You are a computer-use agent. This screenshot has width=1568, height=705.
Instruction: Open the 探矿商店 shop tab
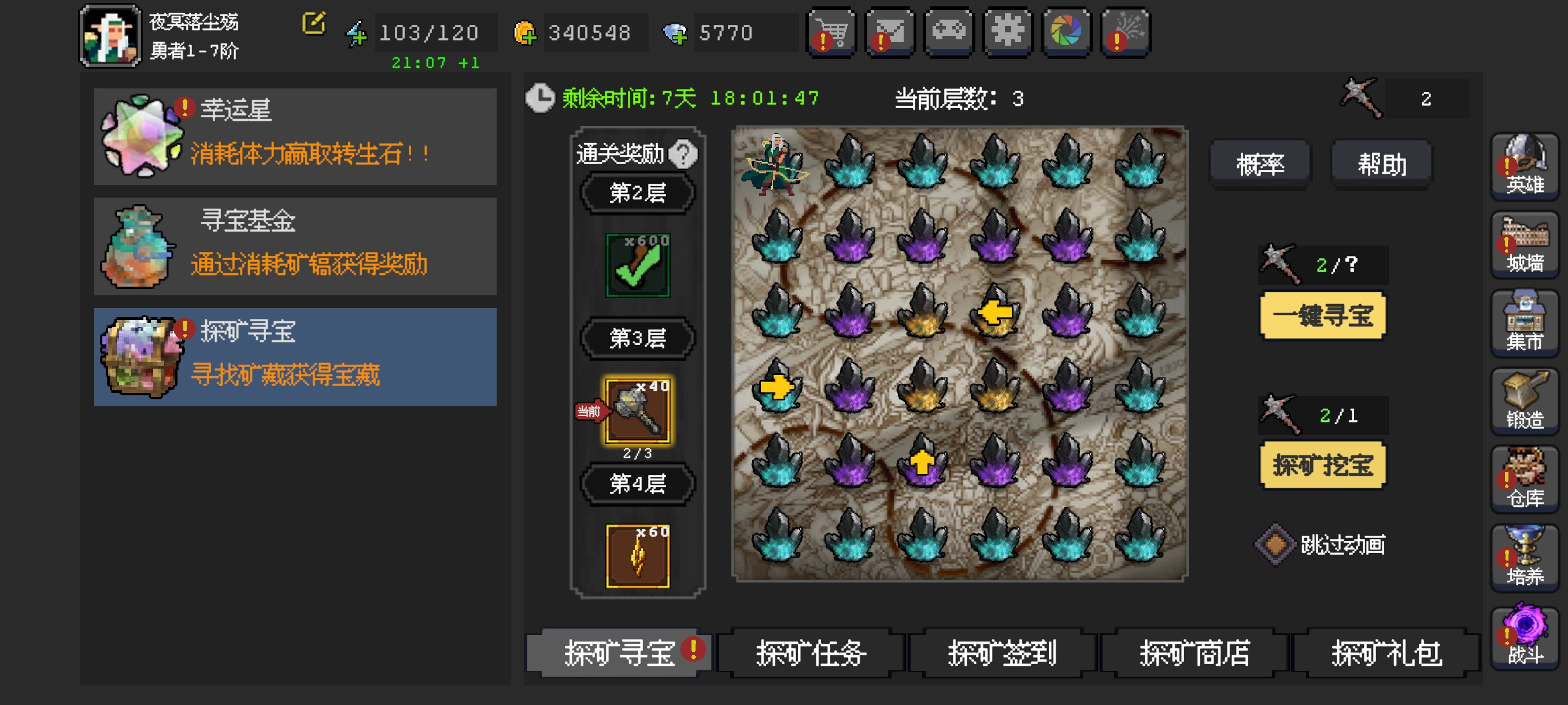pos(1195,654)
